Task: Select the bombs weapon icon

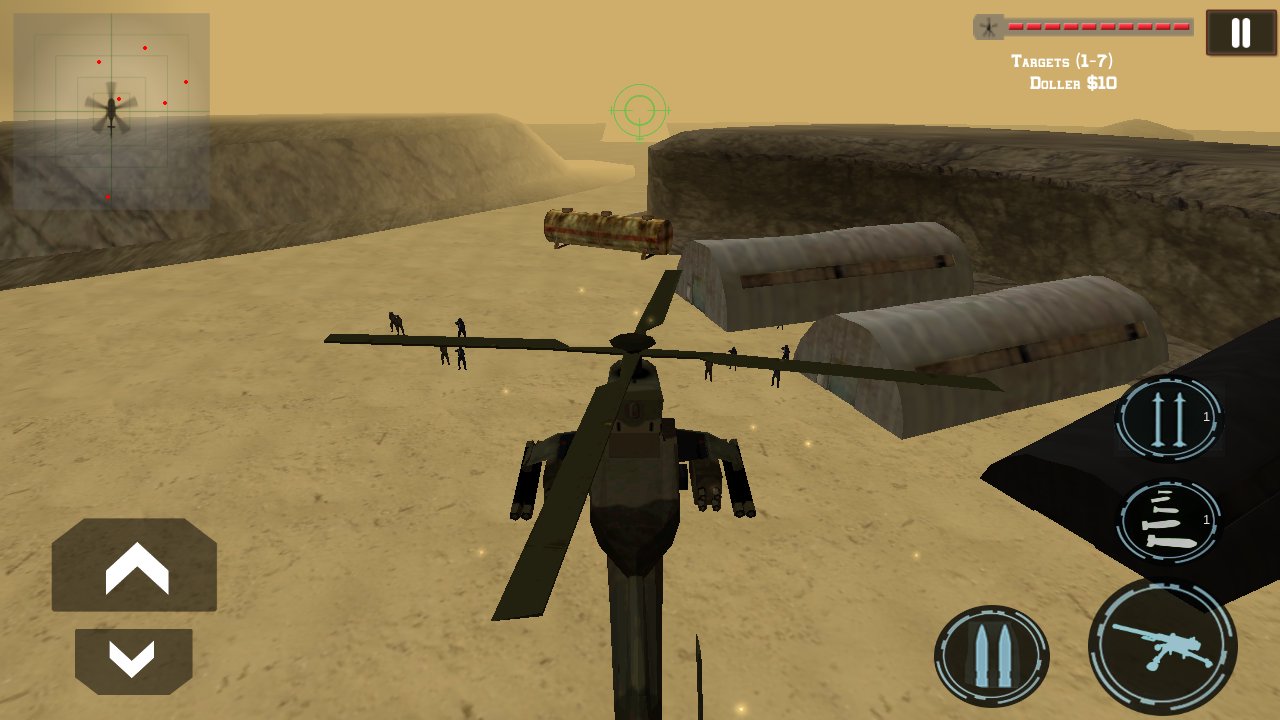Action: [x=1167, y=521]
